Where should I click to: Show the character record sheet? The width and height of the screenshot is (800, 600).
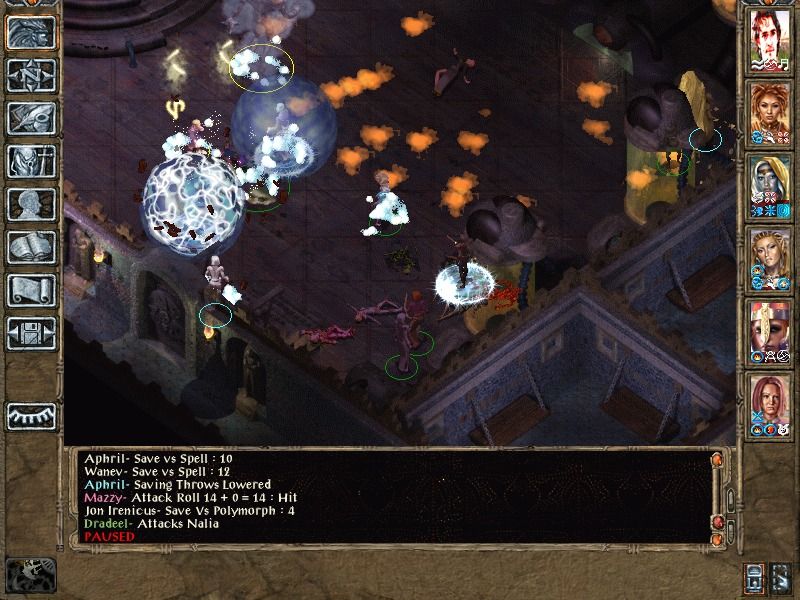[30, 204]
